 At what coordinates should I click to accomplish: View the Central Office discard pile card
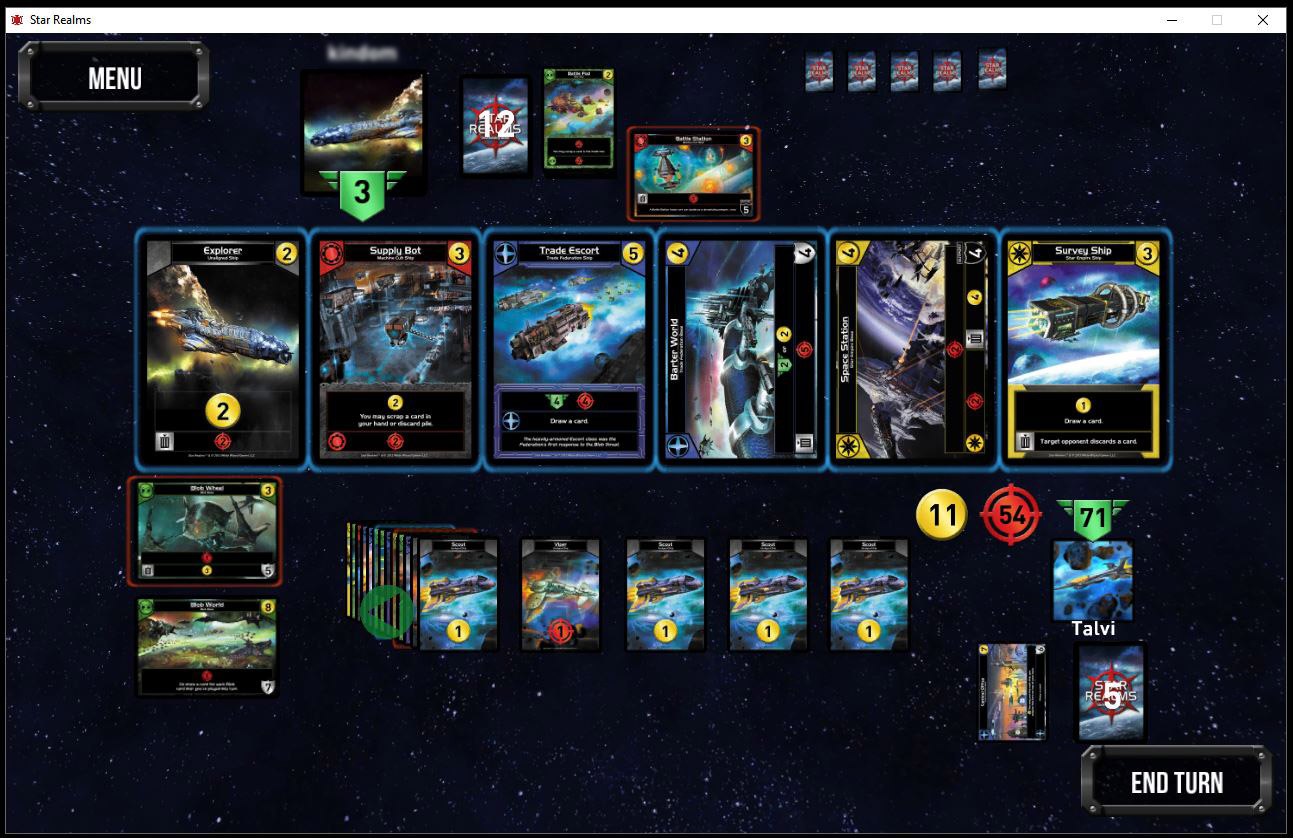point(1012,692)
